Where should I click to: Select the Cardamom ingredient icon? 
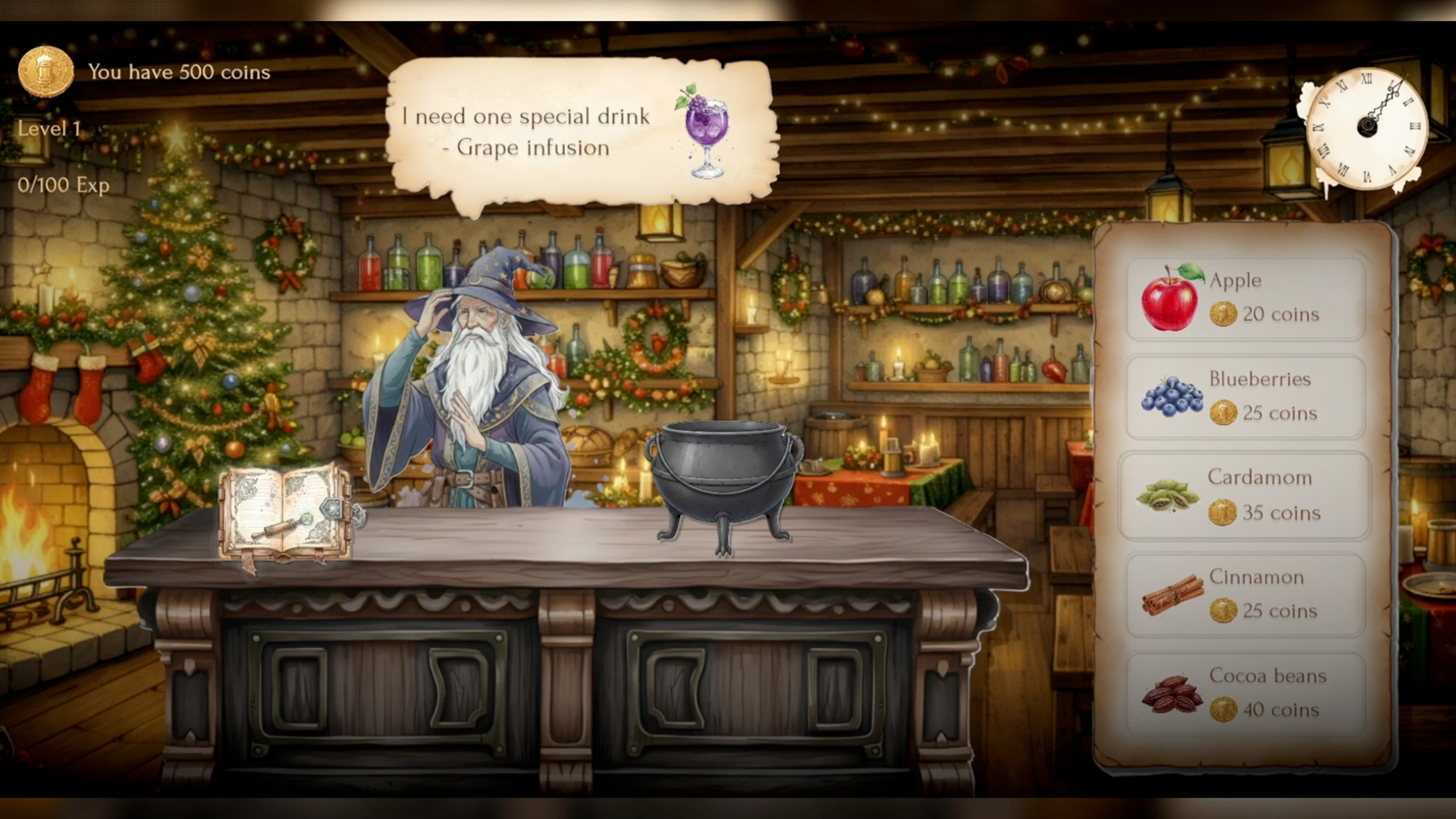pyautogui.click(x=1169, y=497)
